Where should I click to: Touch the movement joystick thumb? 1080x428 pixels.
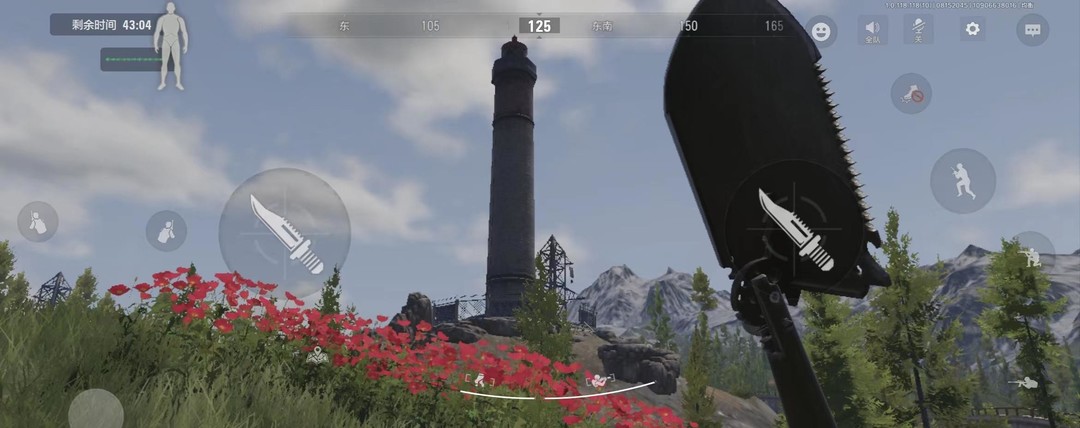click(96, 410)
